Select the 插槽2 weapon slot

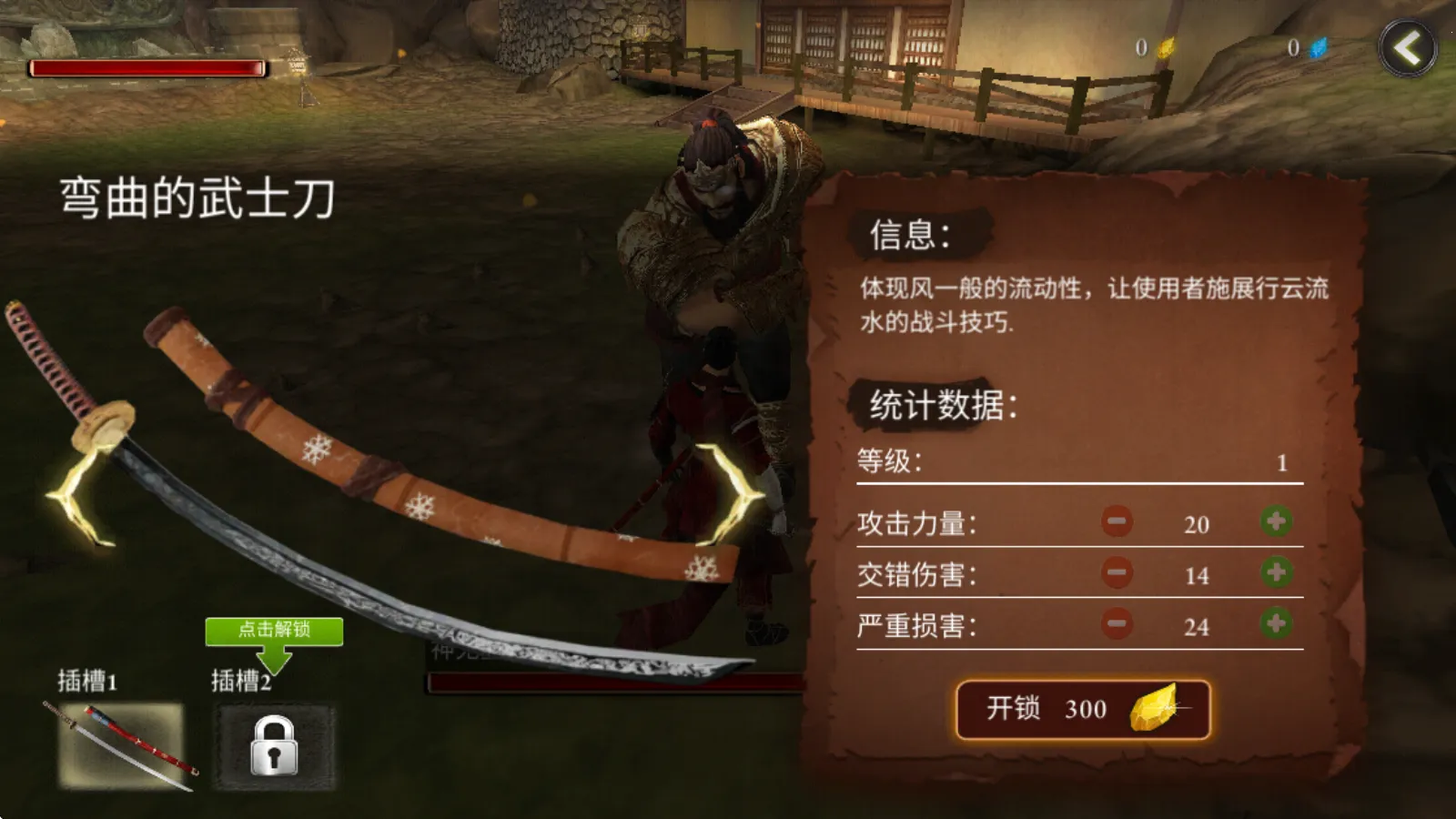pyautogui.click(x=273, y=743)
